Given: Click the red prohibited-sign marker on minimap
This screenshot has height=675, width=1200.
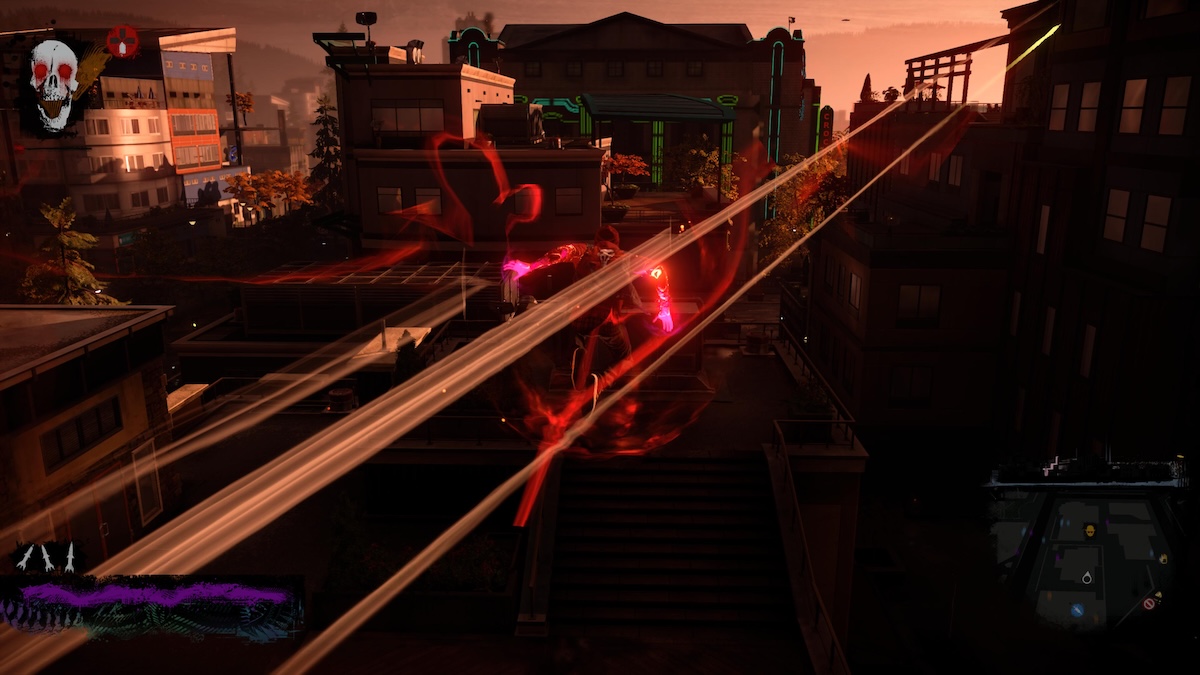Looking at the screenshot, I should [x=1150, y=602].
